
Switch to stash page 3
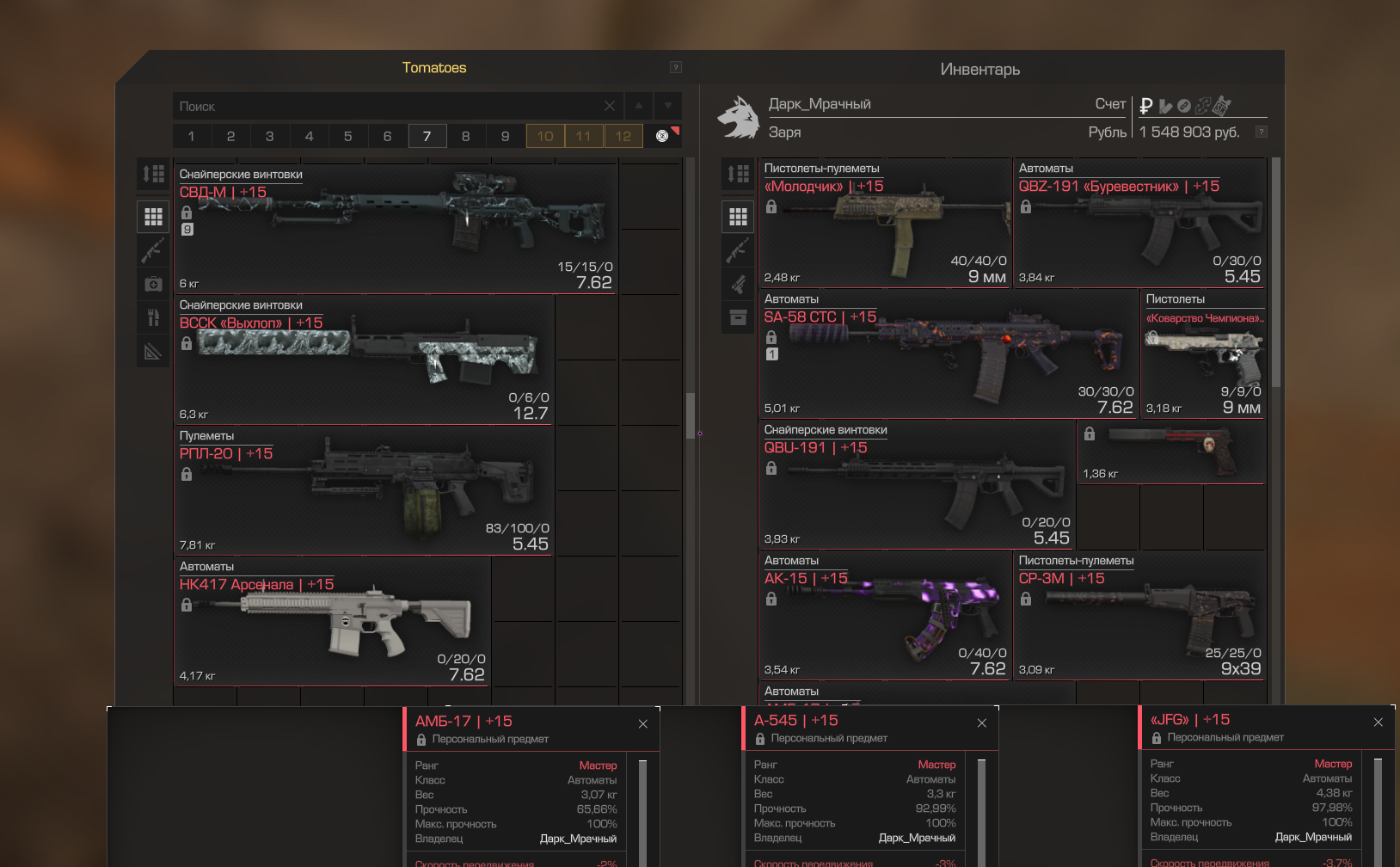point(269,136)
